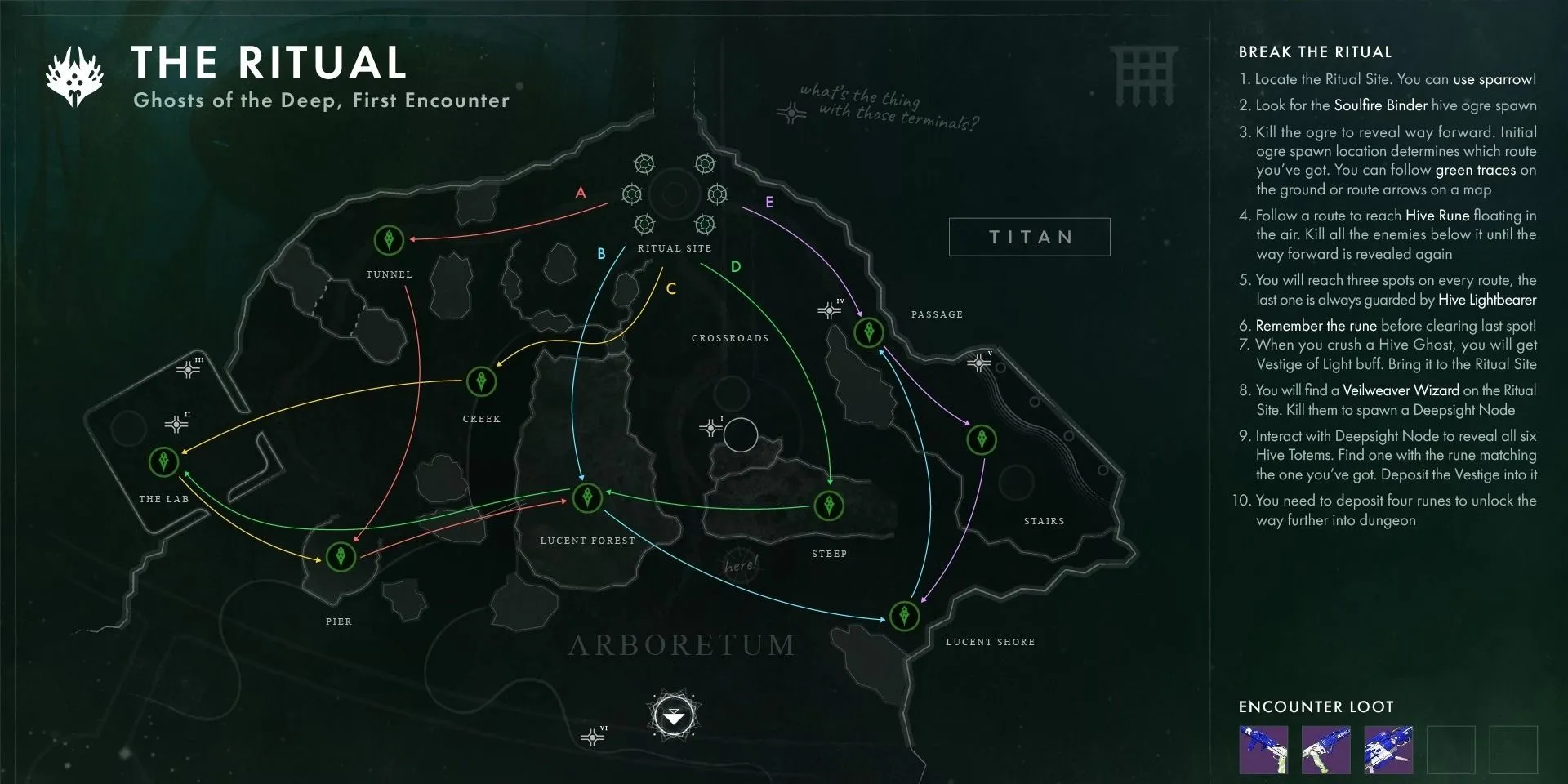Click the rune marker at The Lab
Image resolution: width=1568 pixels, height=784 pixels.
(164, 461)
